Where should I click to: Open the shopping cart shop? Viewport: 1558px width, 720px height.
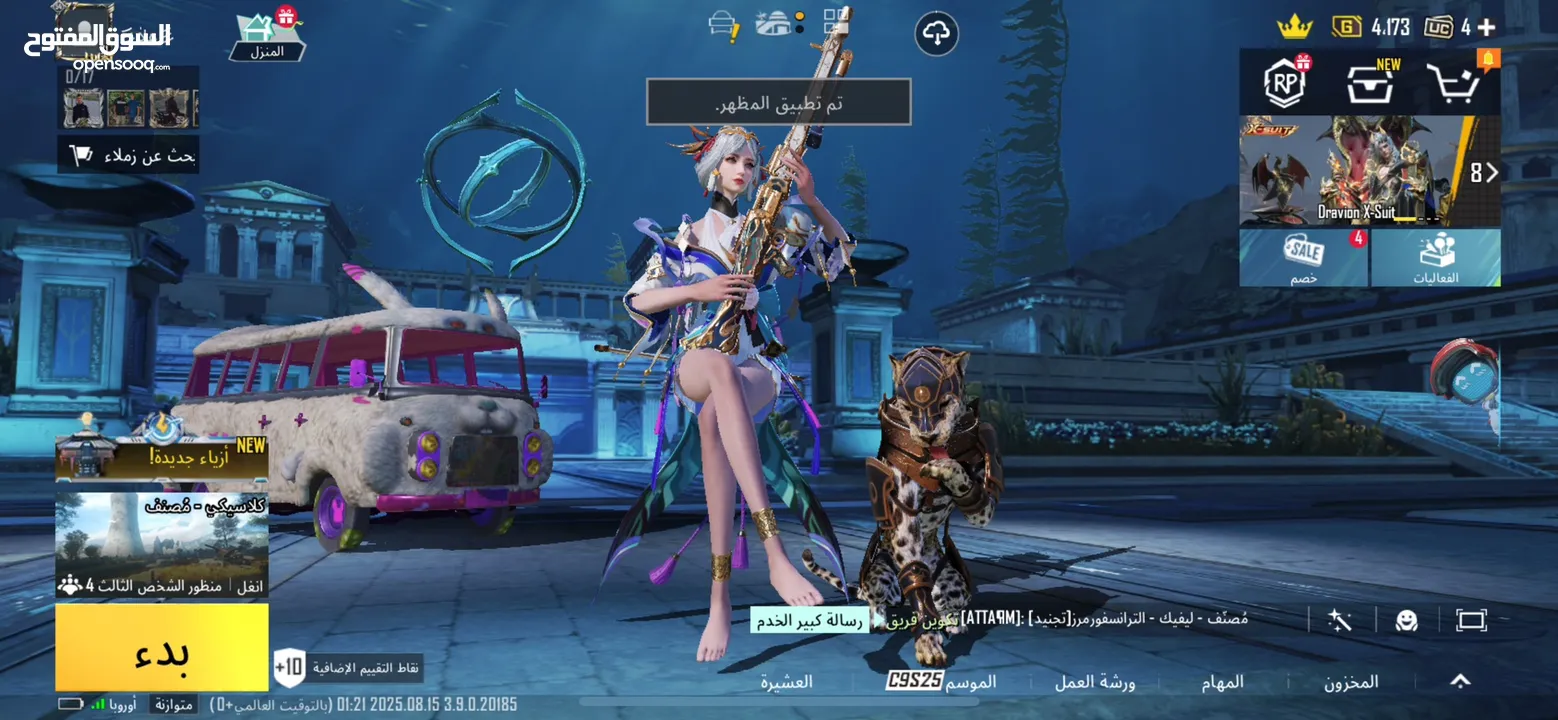[1453, 84]
